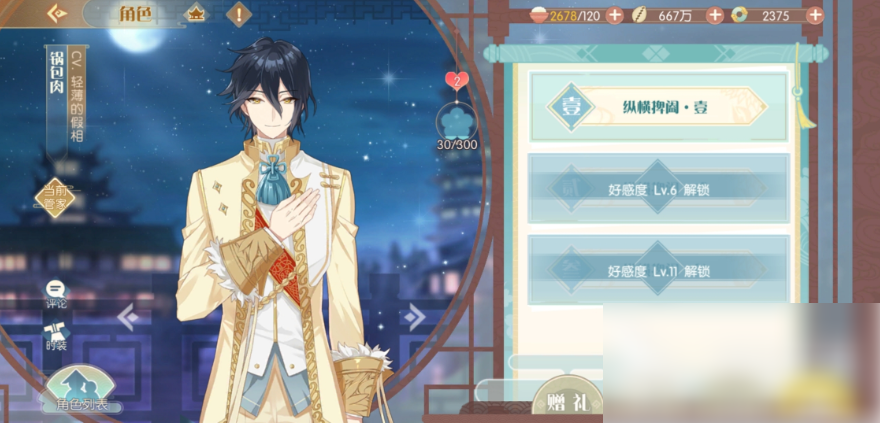Switch to the previous character with left arrow
Image resolution: width=880 pixels, height=423 pixels.
(127, 318)
